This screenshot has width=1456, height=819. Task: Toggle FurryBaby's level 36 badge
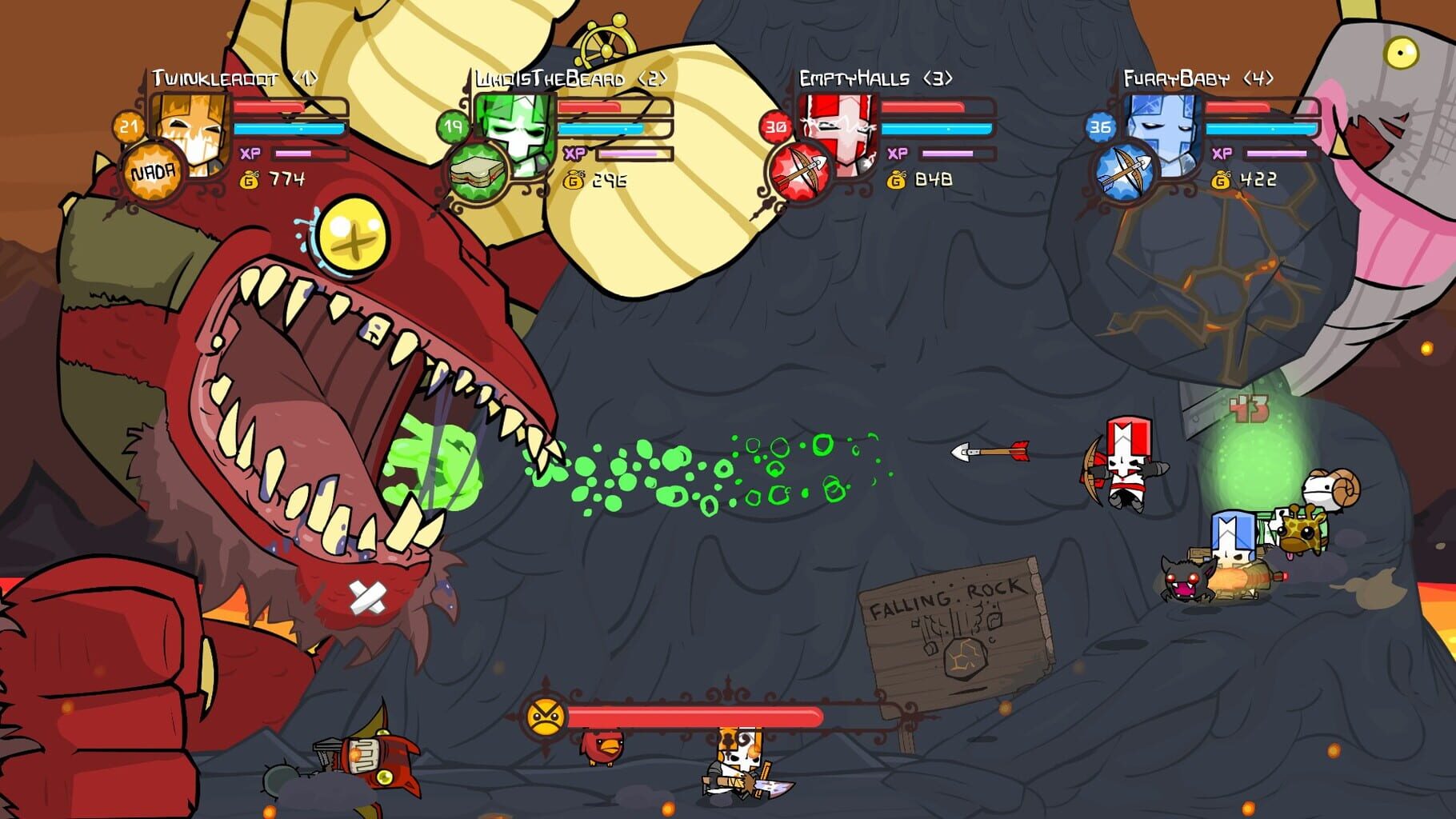pyautogui.click(x=1102, y=126)
